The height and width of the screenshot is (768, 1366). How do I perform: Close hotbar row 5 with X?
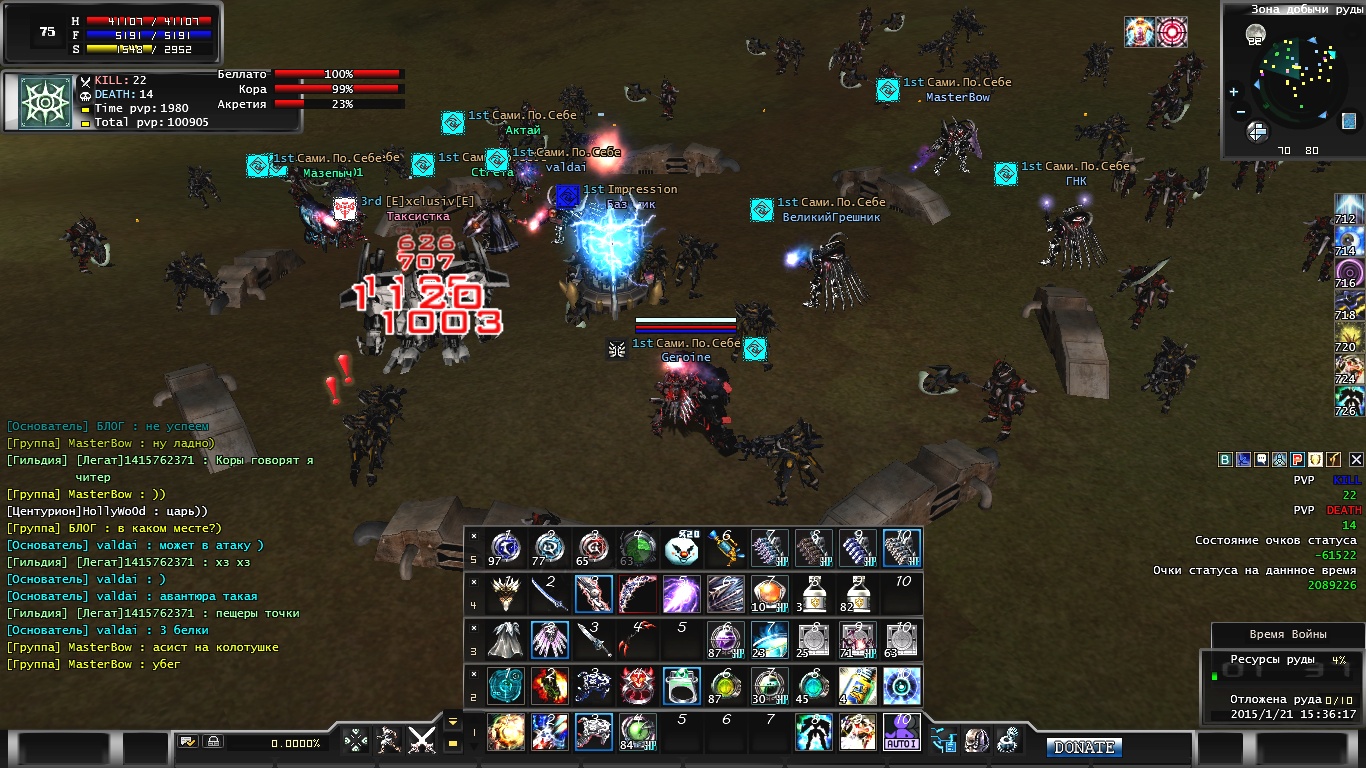(474, 536)
